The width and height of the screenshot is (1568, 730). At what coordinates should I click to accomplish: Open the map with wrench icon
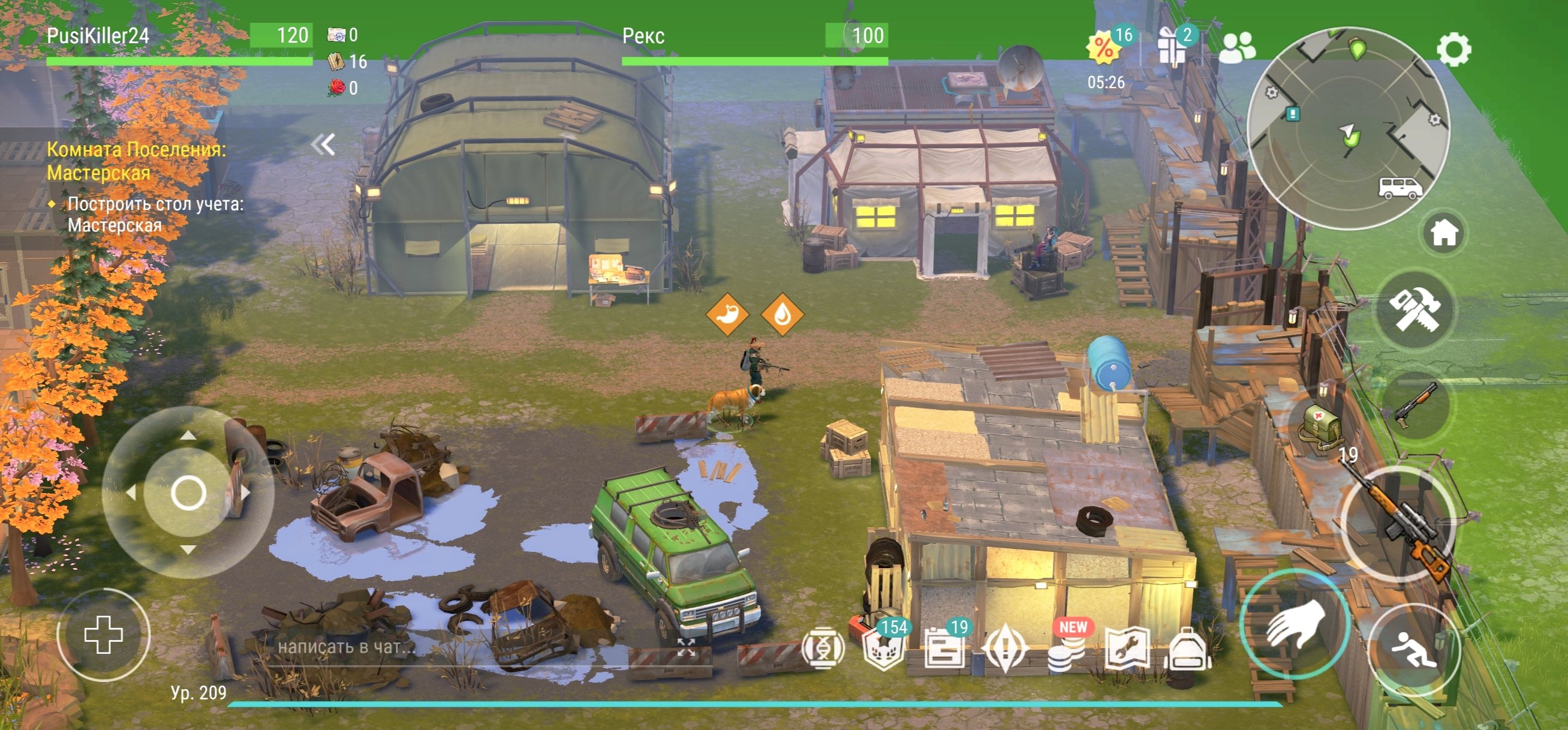click(1127, 650)
